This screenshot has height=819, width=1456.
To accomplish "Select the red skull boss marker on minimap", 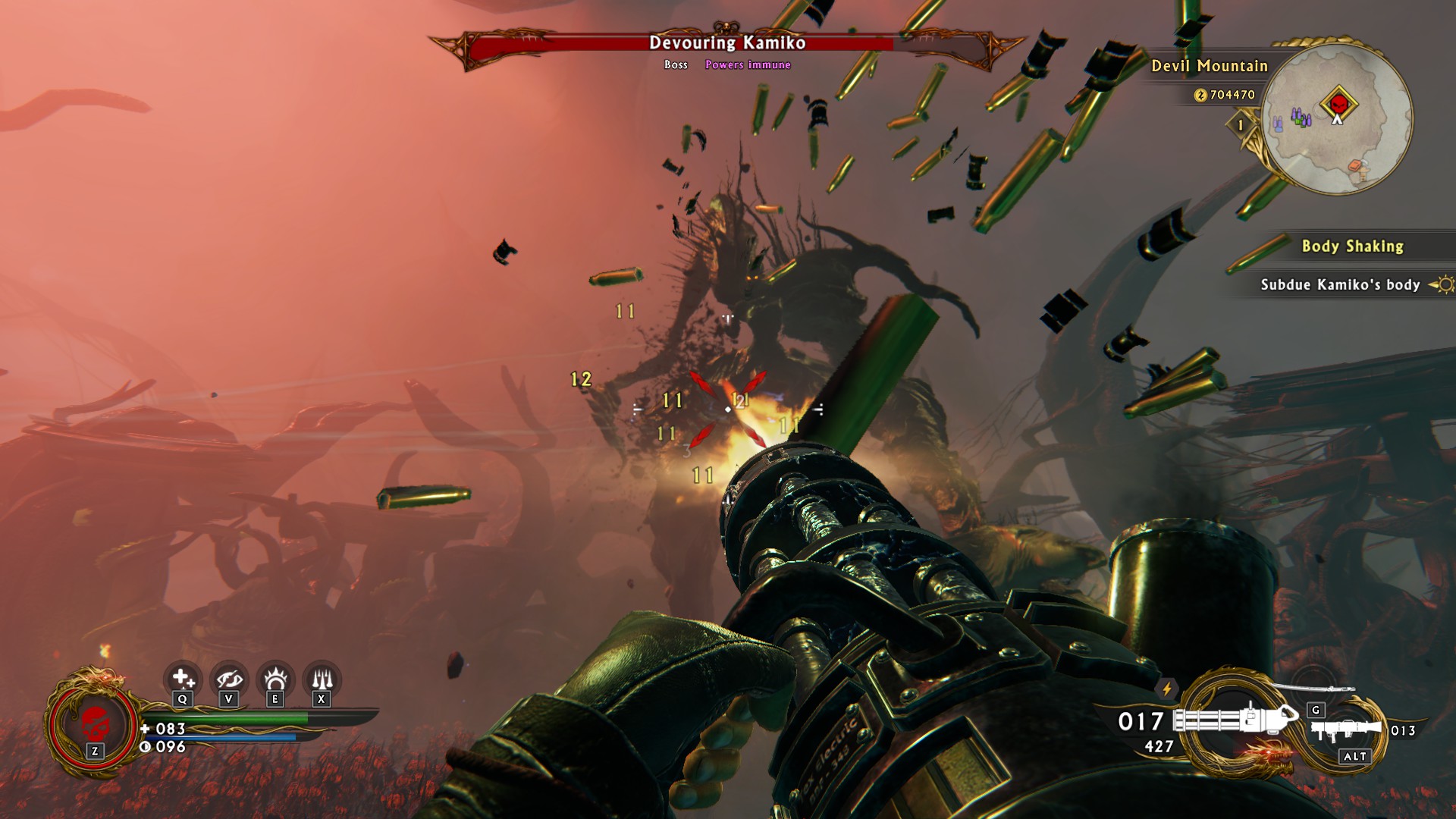I will (1338, 103).
